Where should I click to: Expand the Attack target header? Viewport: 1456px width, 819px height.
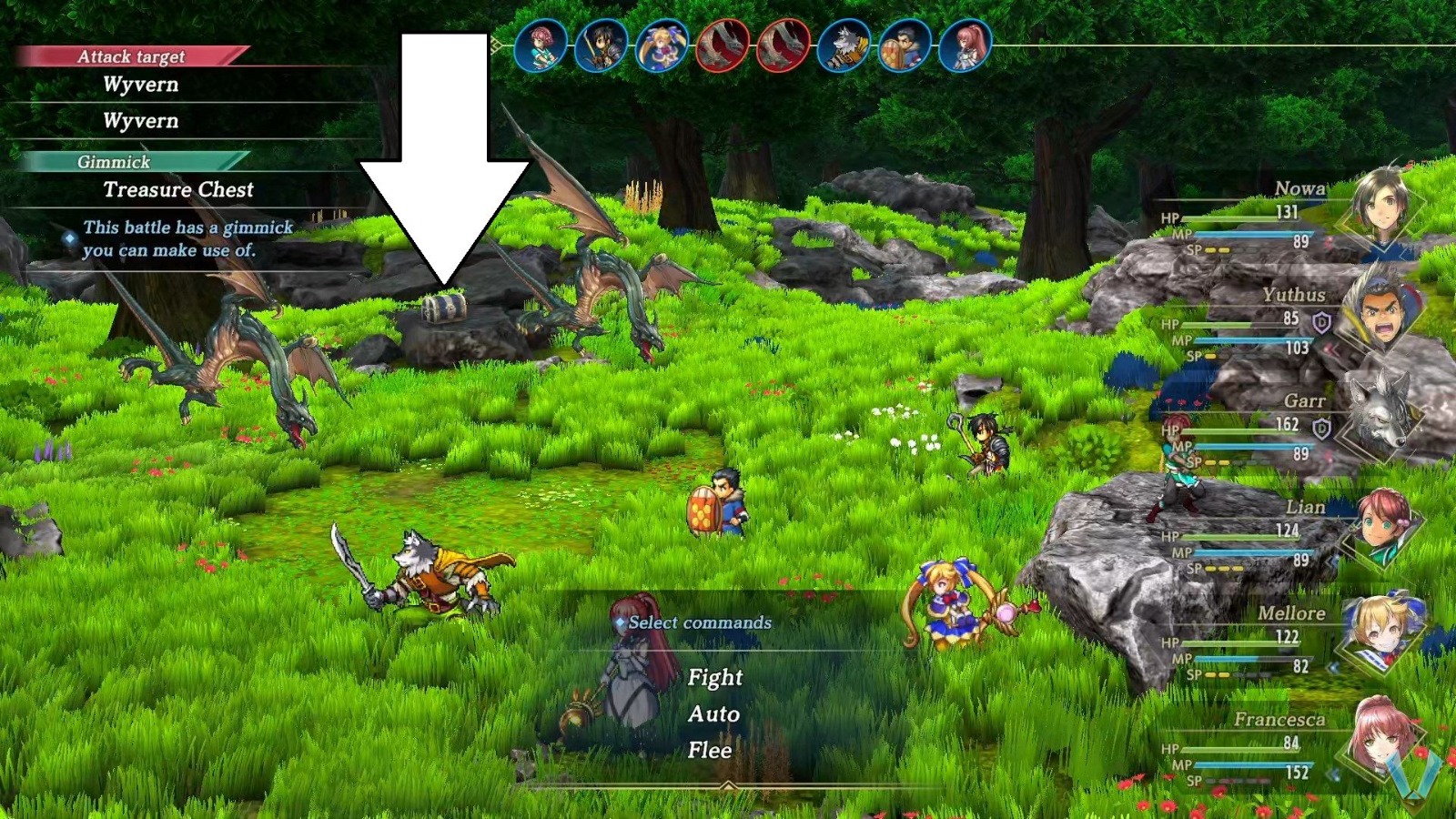tap(133, 56)
